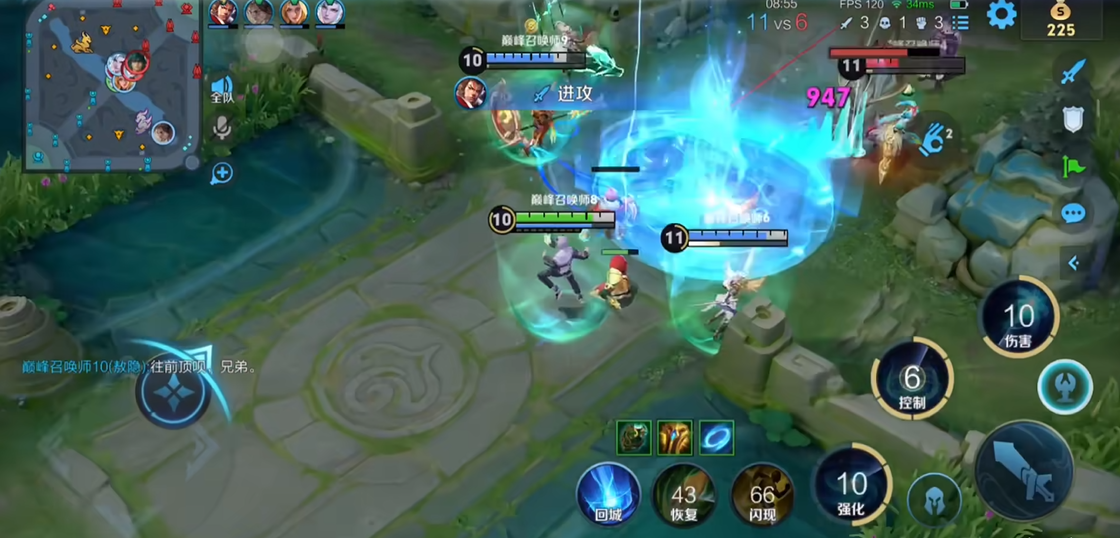This screenshot has height=538, width=1120.
Task: Send the shield retreat signal
Action: click(x=1073, y=120)
